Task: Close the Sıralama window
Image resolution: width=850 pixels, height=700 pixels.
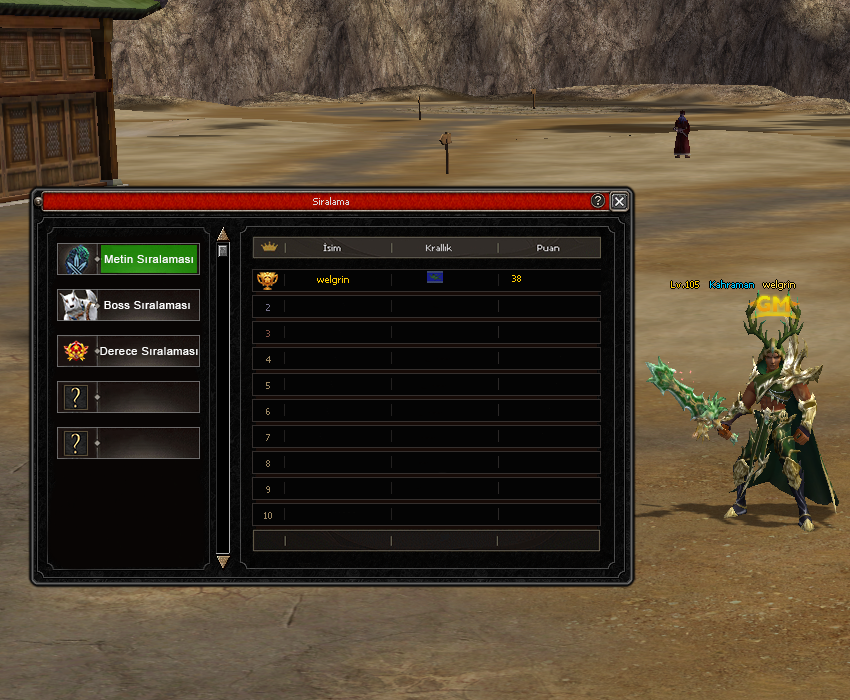Action: click(619, 201)
